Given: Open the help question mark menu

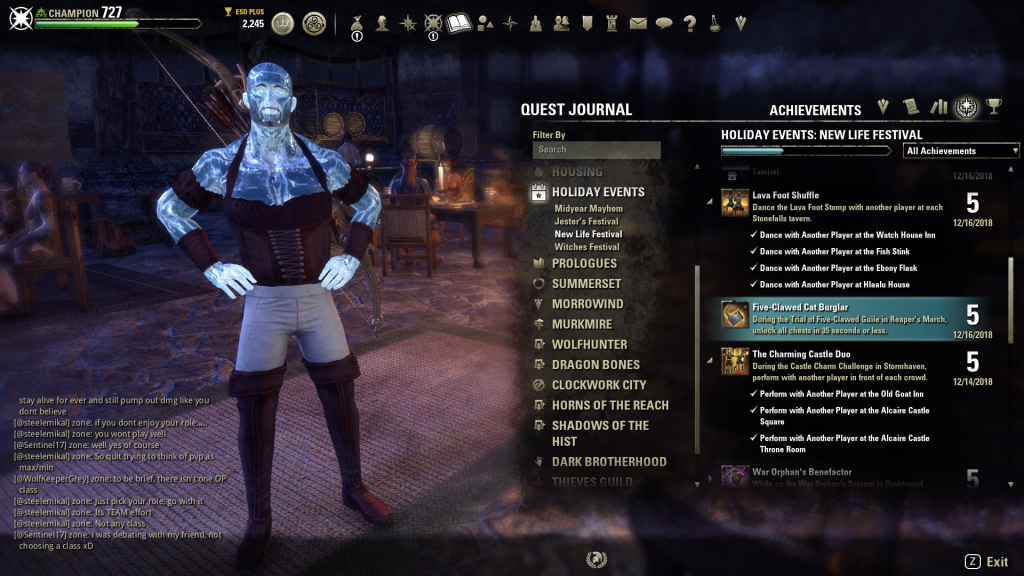Looking at the screenshot, I should click(689, 23).
